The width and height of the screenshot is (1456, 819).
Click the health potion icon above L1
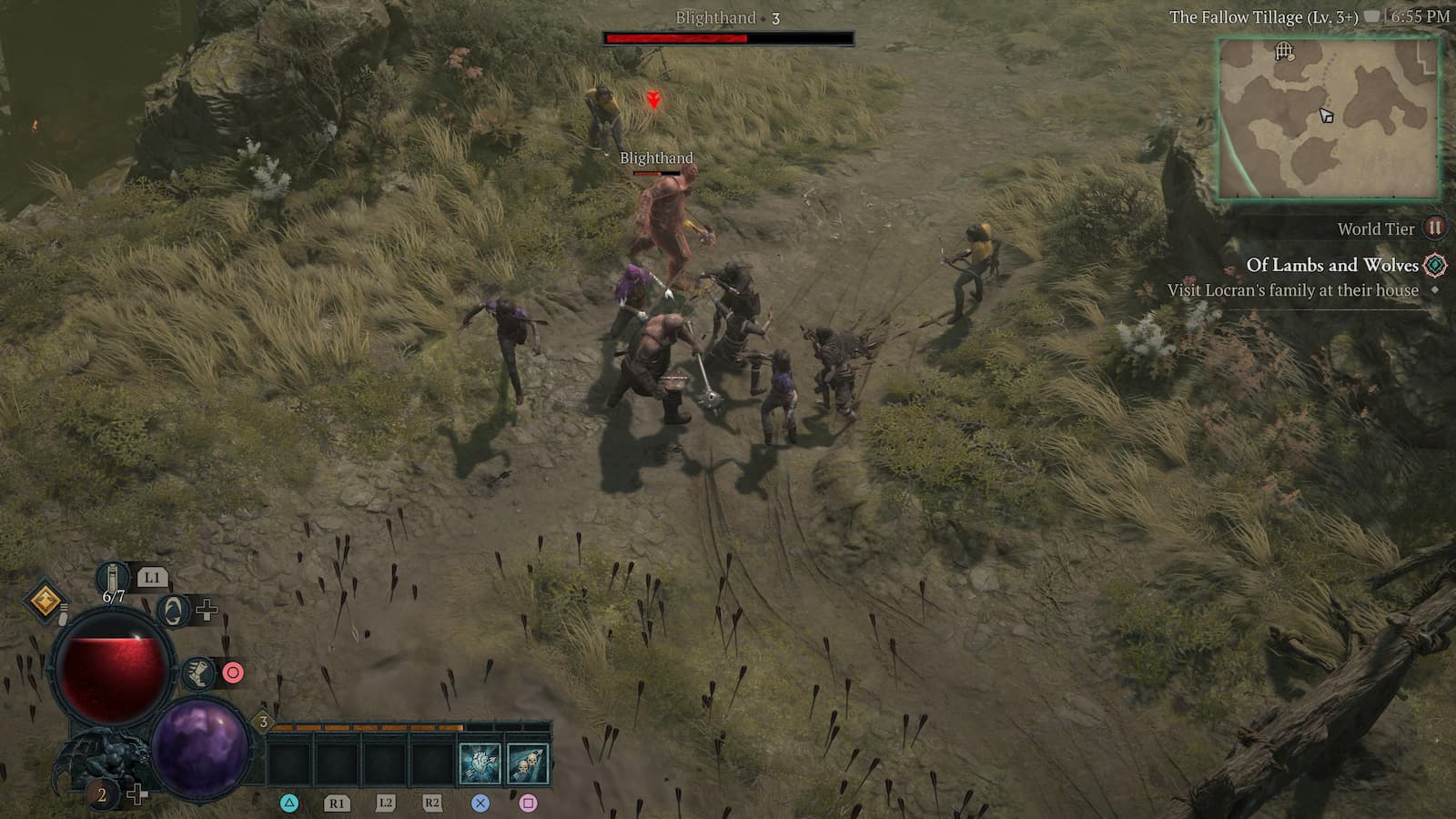(x=111, y=576)
